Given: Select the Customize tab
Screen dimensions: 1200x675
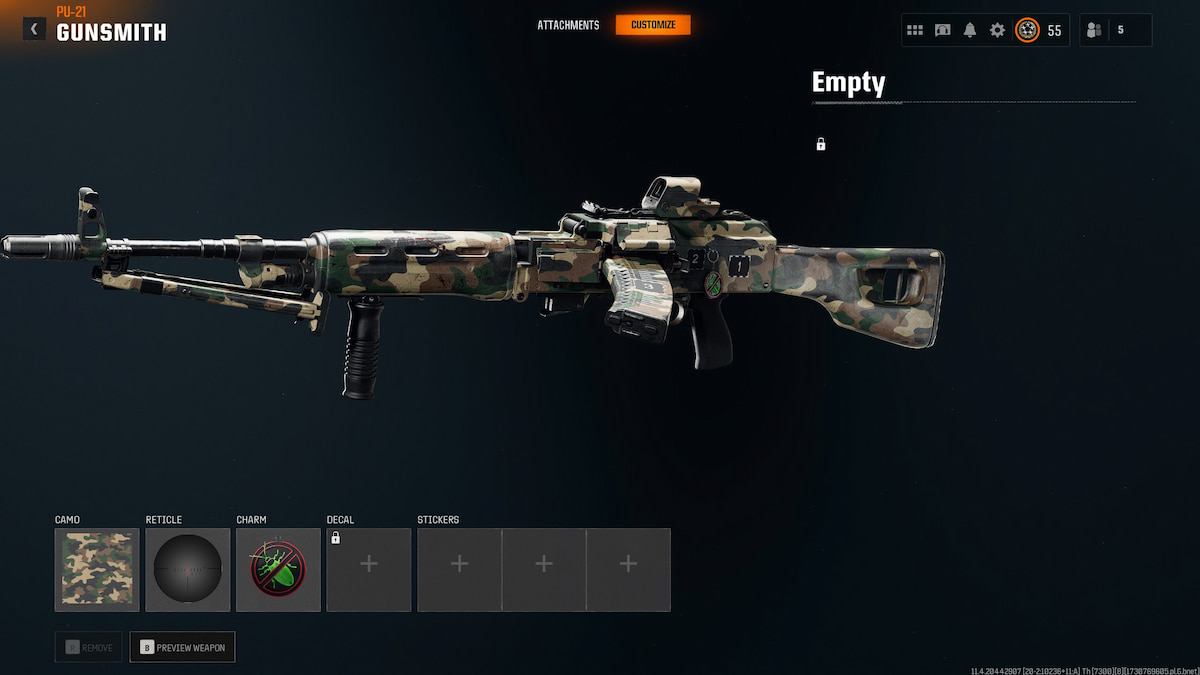Looking at the screenshot, I should tap(653, 25).
